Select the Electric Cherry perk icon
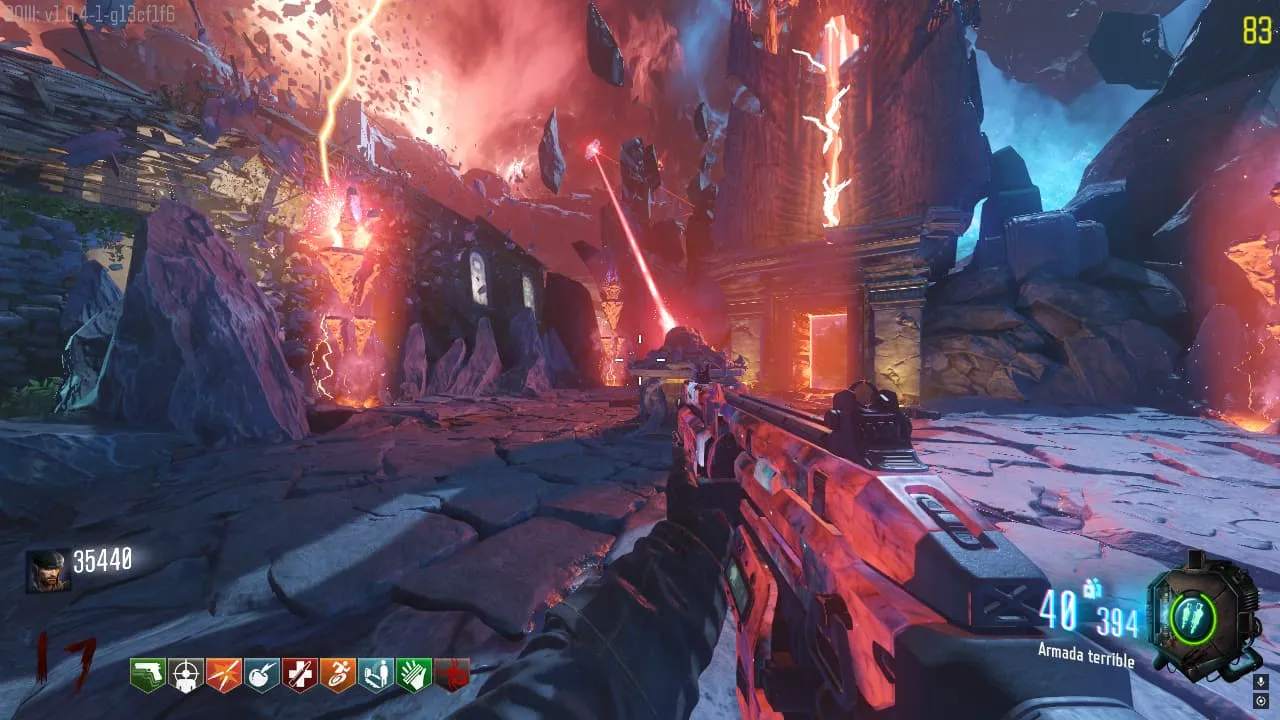 [x=262, y=675]
